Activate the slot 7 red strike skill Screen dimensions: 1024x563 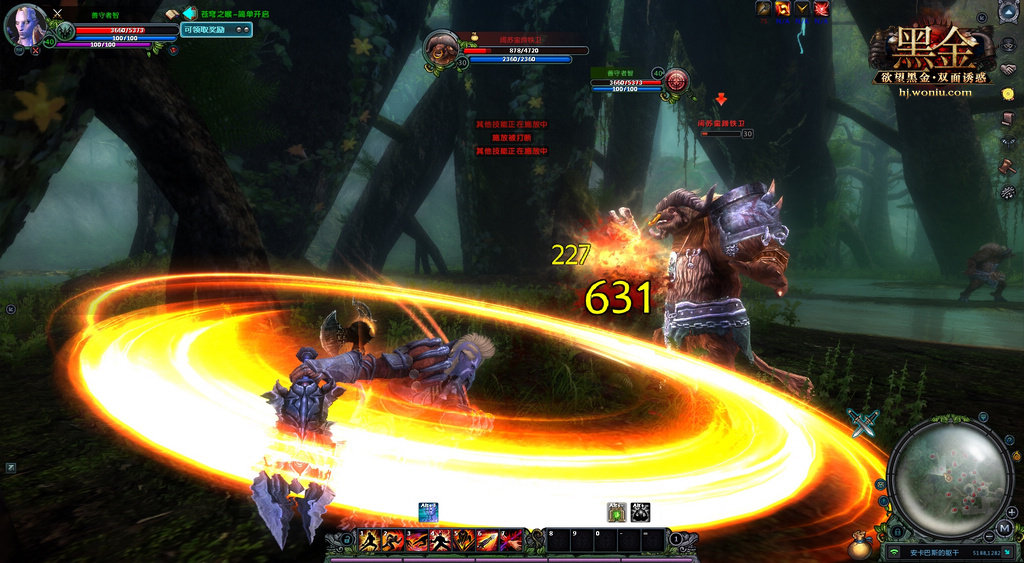tap(511, 541)
